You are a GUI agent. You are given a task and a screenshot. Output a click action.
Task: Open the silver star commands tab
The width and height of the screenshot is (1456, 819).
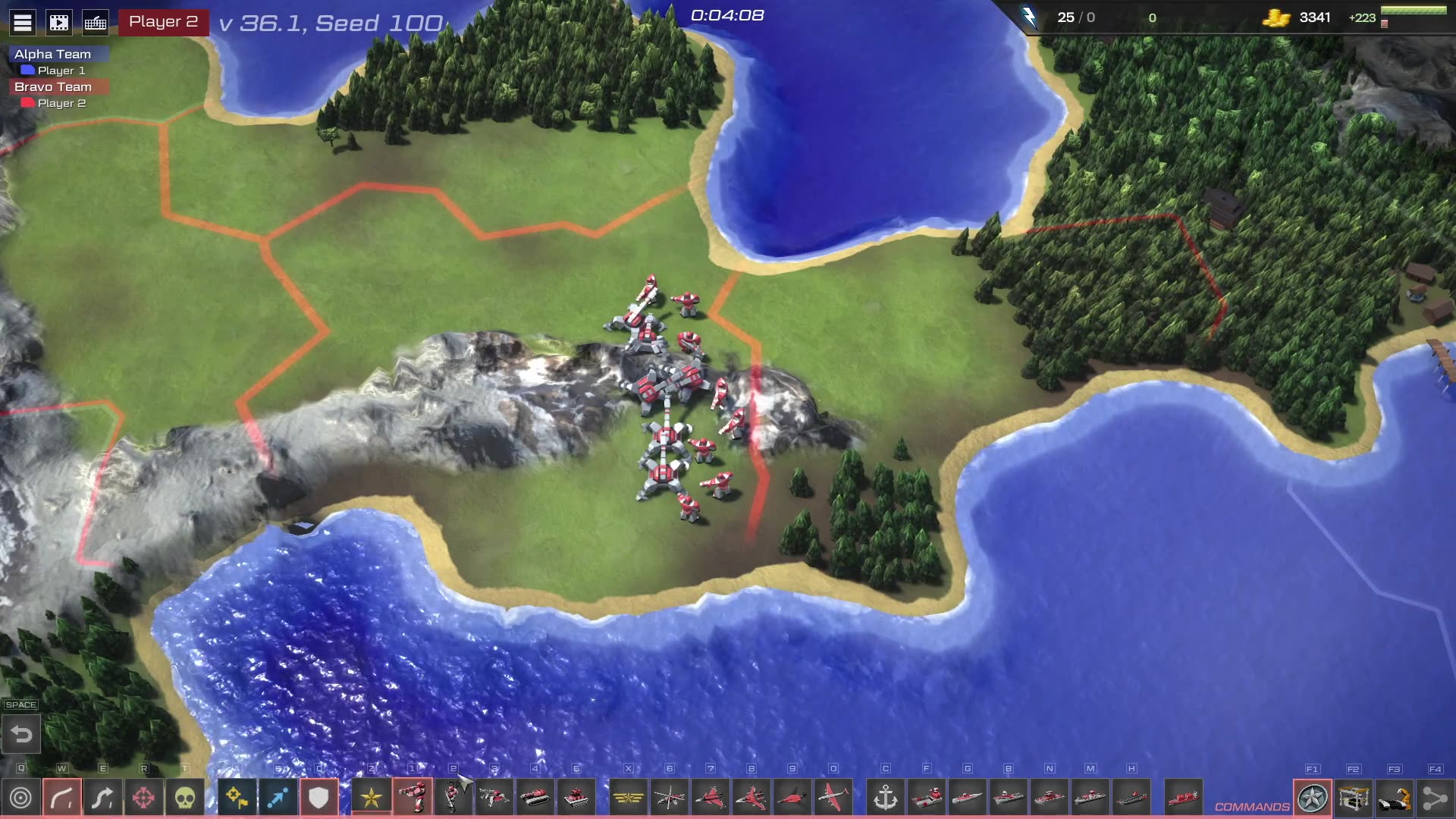click(1313, 798)
